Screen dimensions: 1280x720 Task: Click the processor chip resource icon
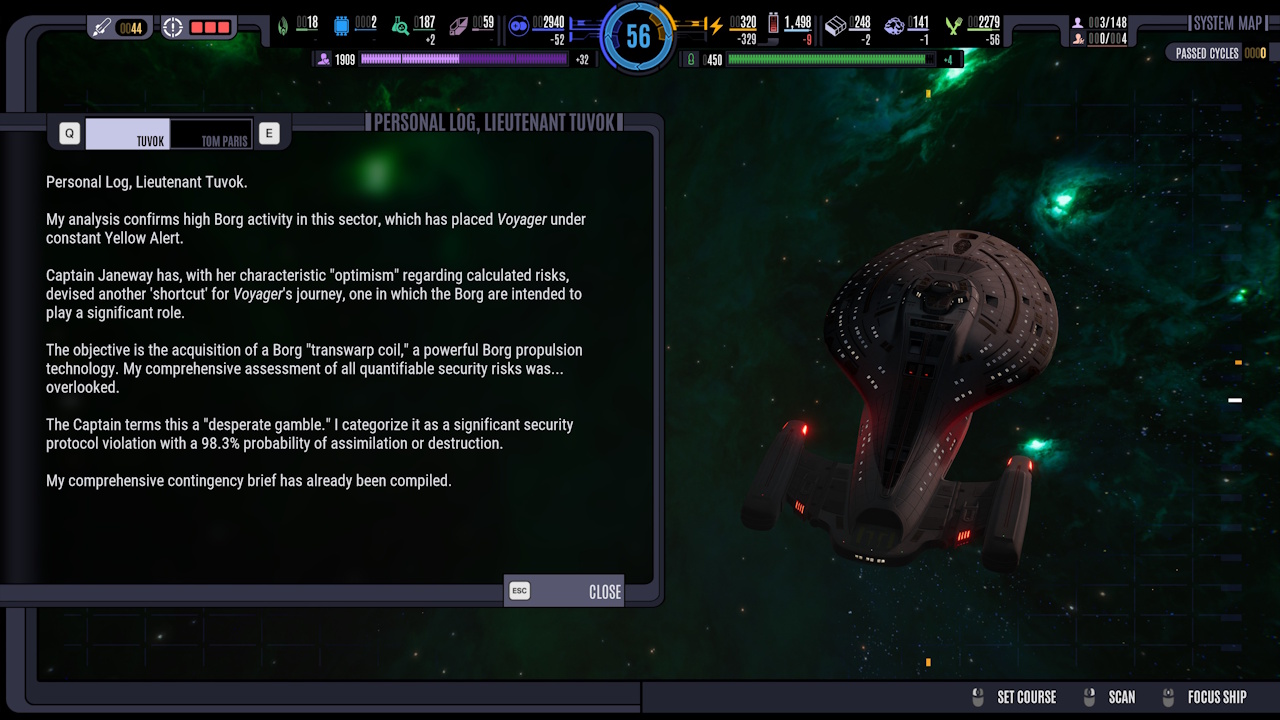342,26
